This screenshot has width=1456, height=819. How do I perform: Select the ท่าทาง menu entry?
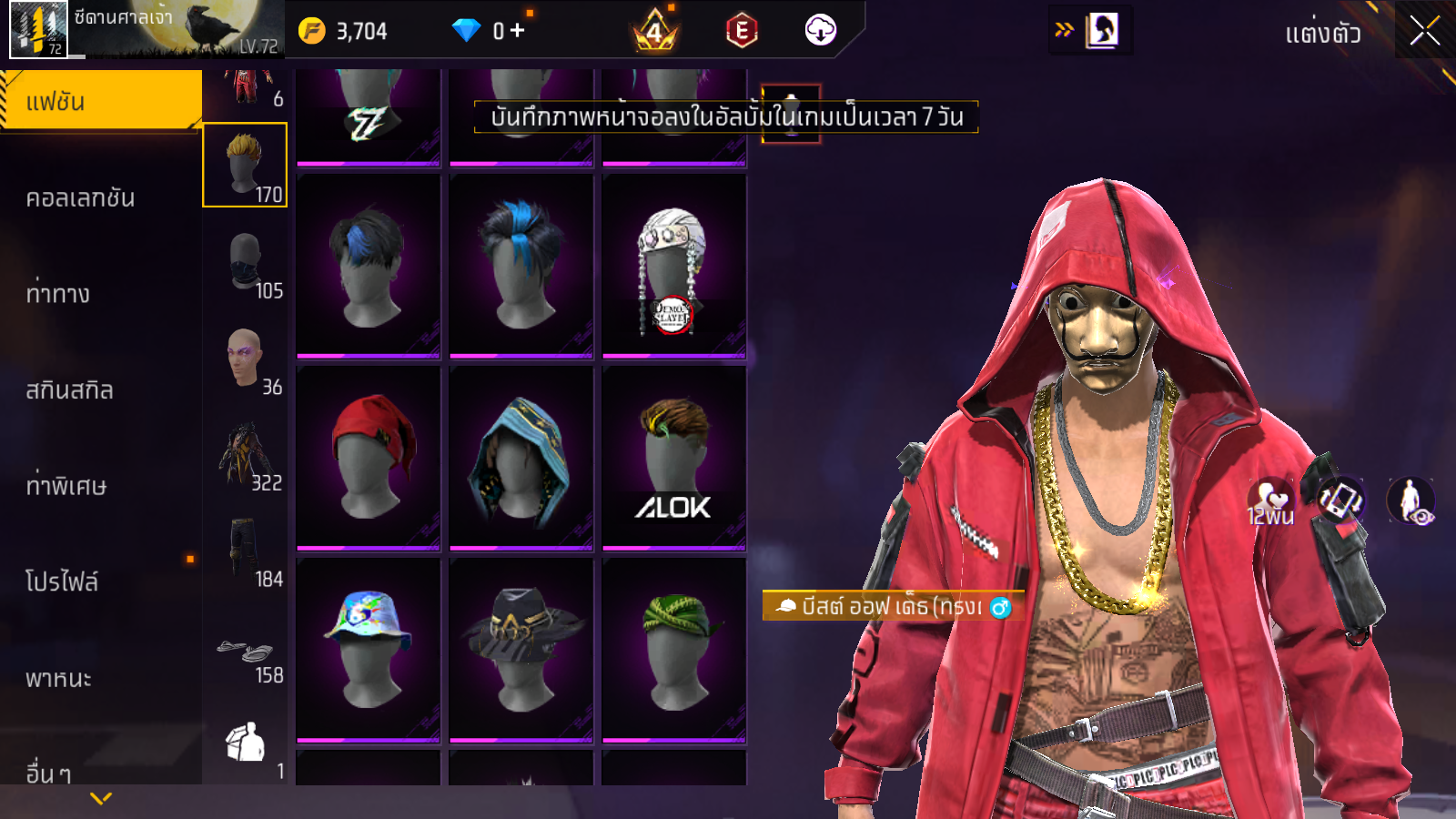click(58, 294)
